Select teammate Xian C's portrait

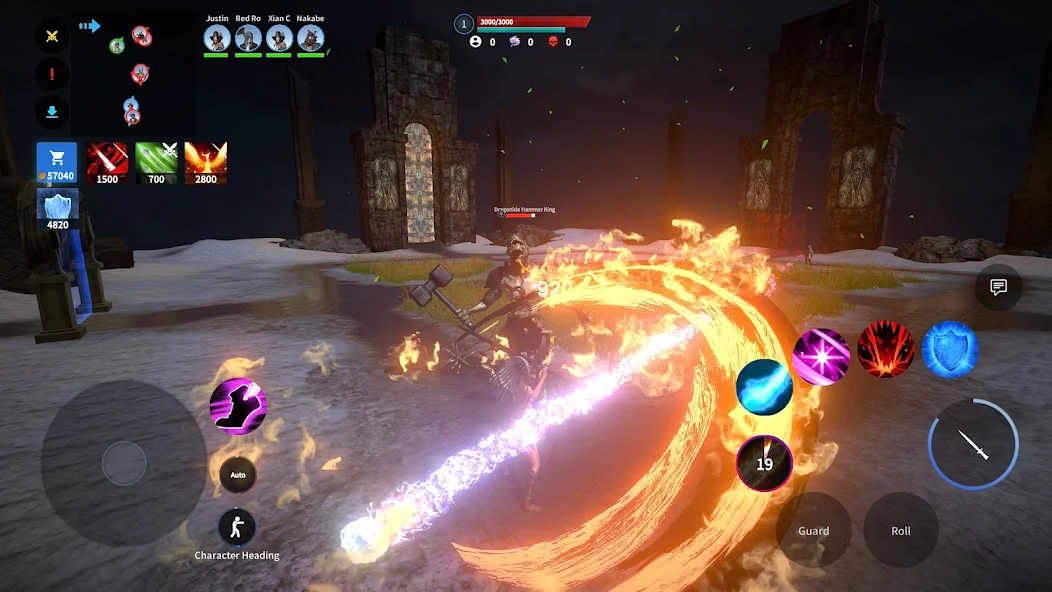(279, 38)
